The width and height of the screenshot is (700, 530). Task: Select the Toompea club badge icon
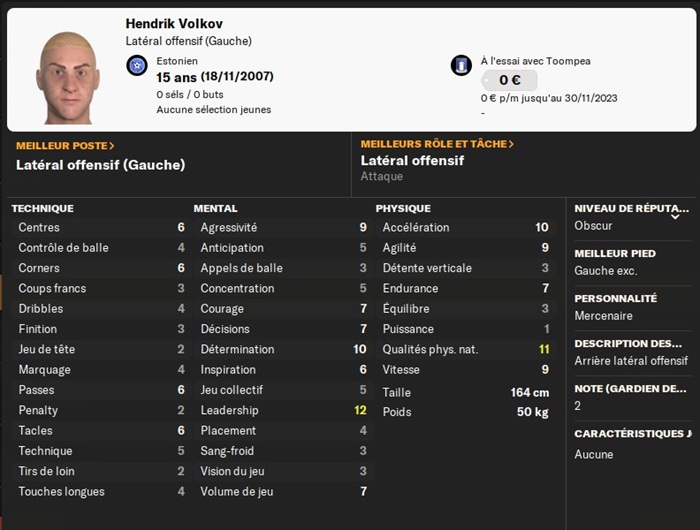(x=461, y=66)
